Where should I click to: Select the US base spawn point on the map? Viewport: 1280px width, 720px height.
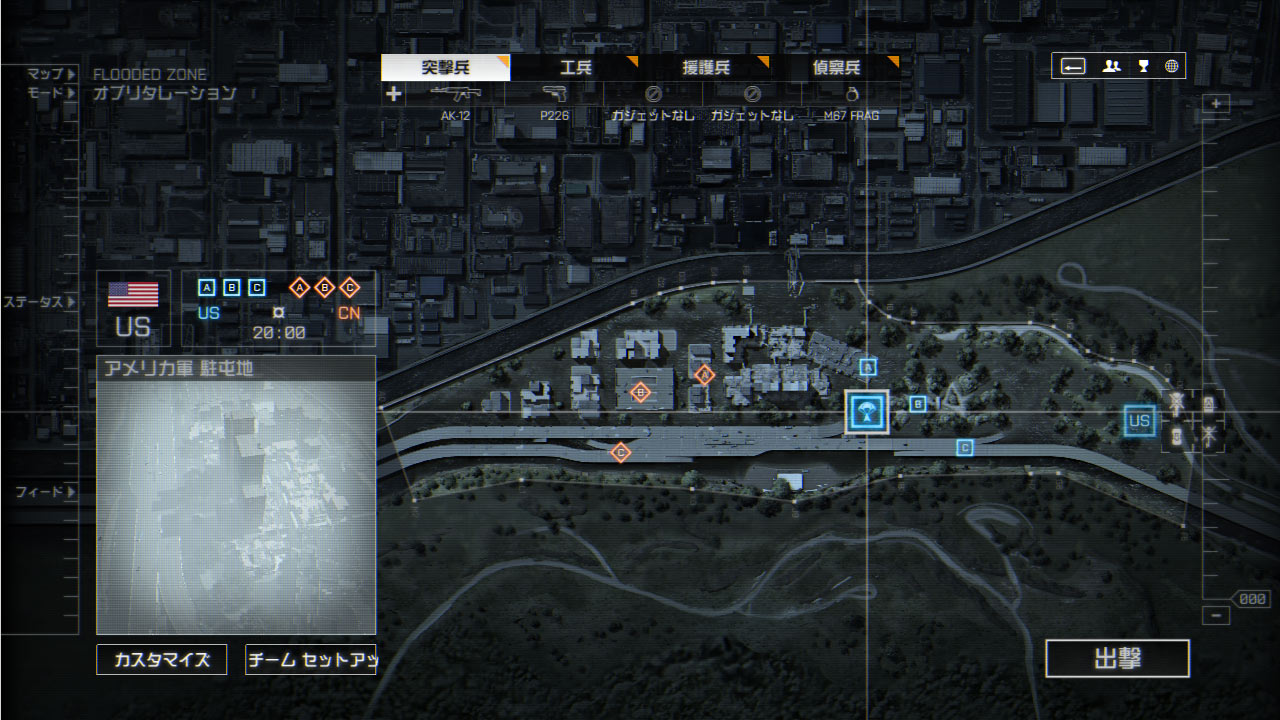[1139, 421]
